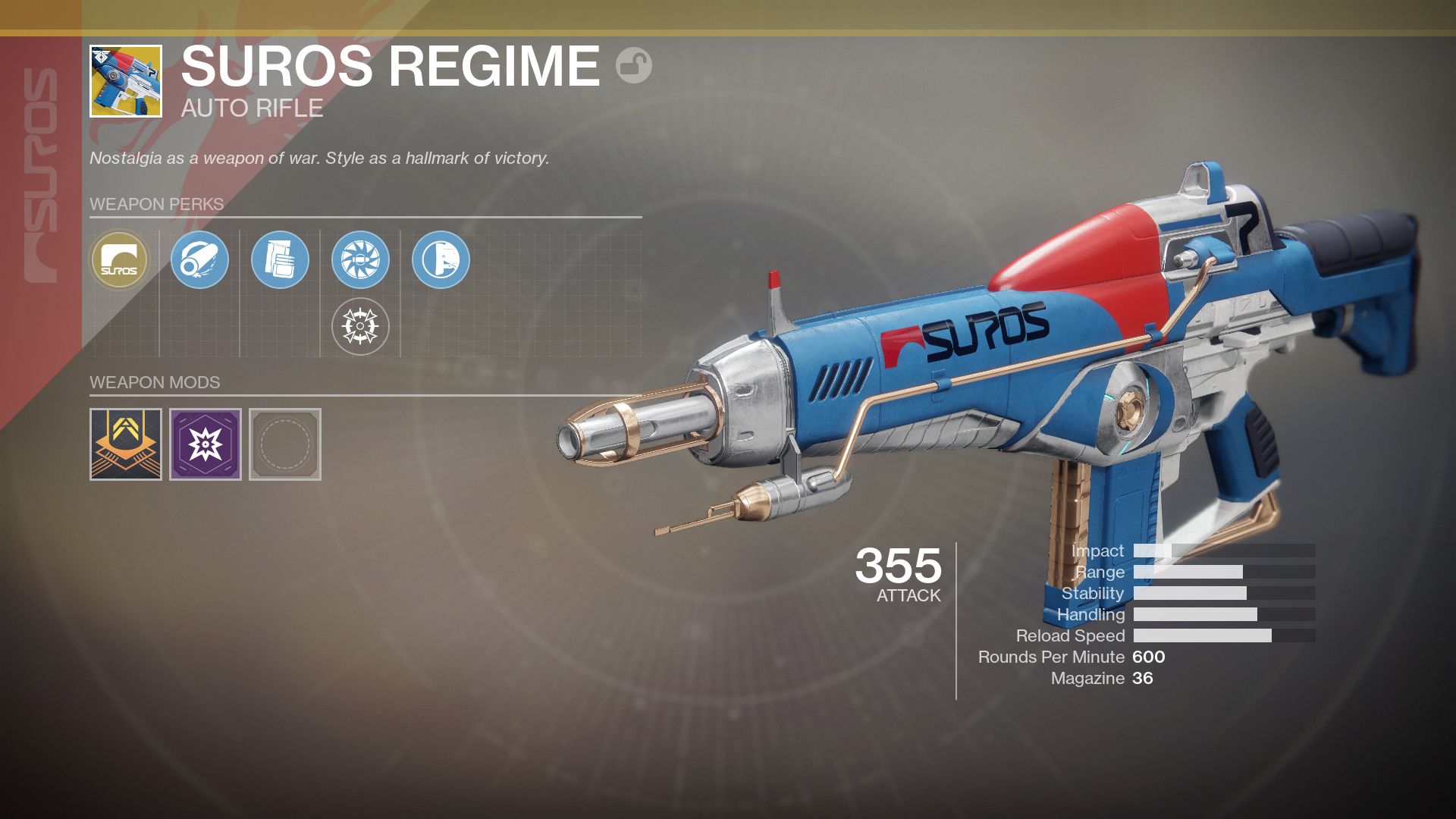
Task: Click the masterwork catalyst icon below the perks
Action: tap(360, 326)
